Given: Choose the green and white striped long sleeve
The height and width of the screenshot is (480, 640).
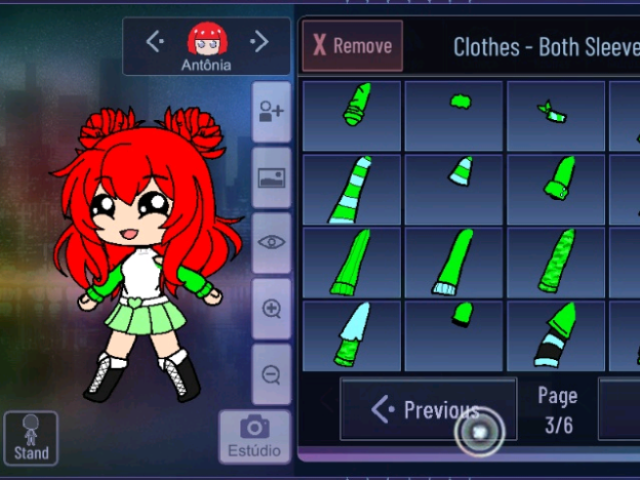Looking at the screenshot, I should 351,189.
